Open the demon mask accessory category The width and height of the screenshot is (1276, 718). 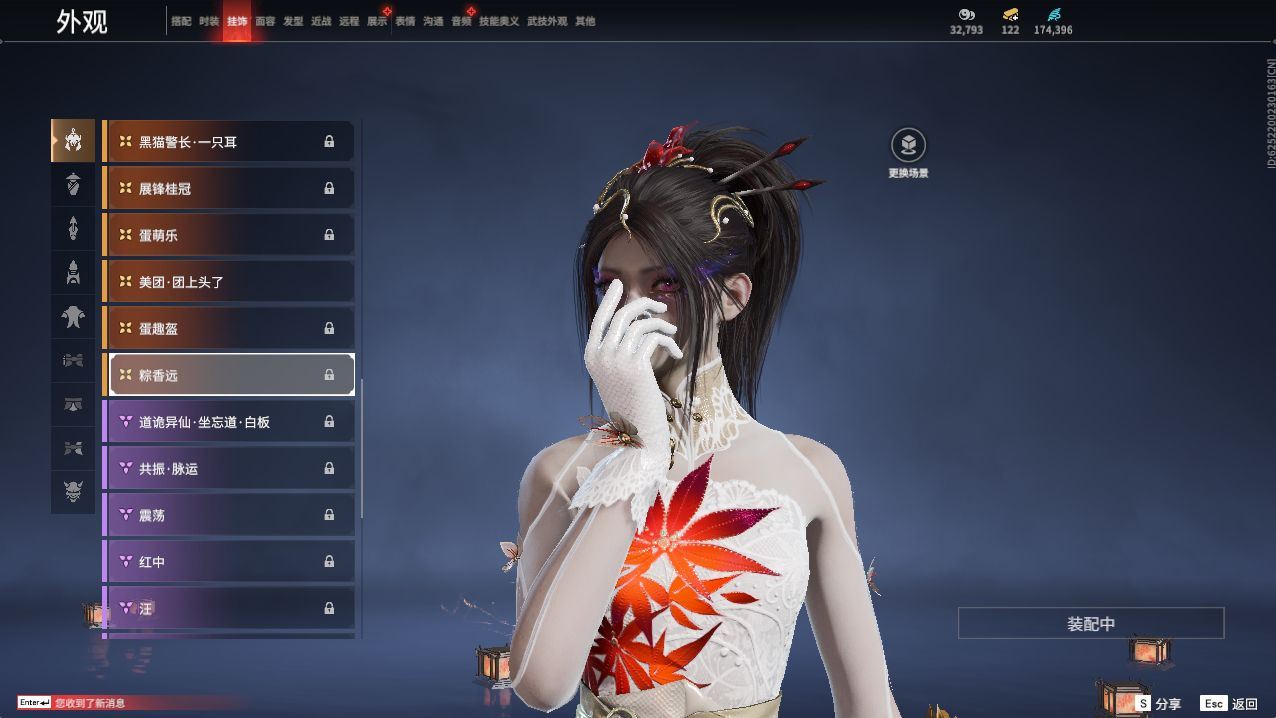[73, 491]
